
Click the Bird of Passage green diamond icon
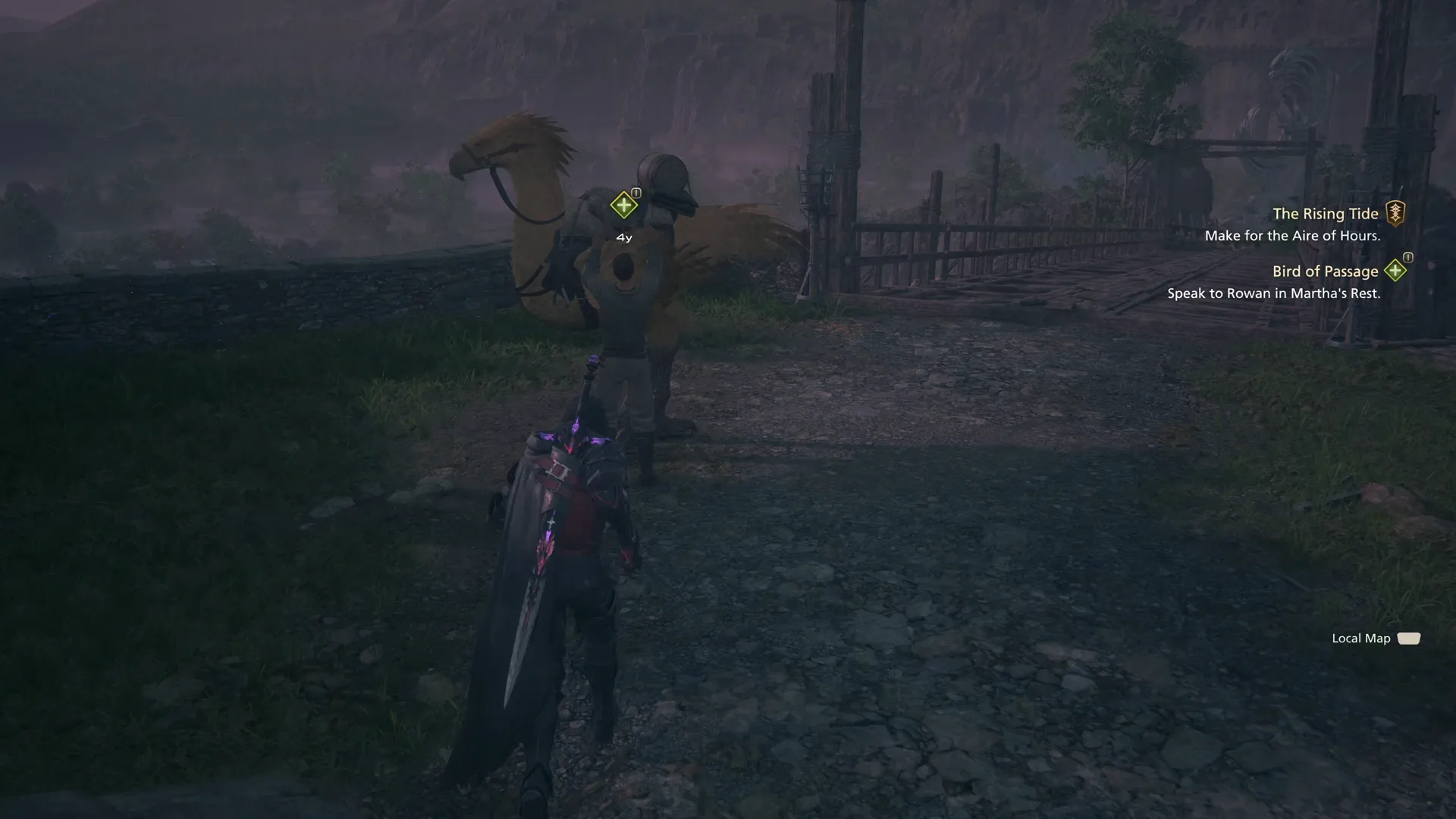pos(1395,271)
